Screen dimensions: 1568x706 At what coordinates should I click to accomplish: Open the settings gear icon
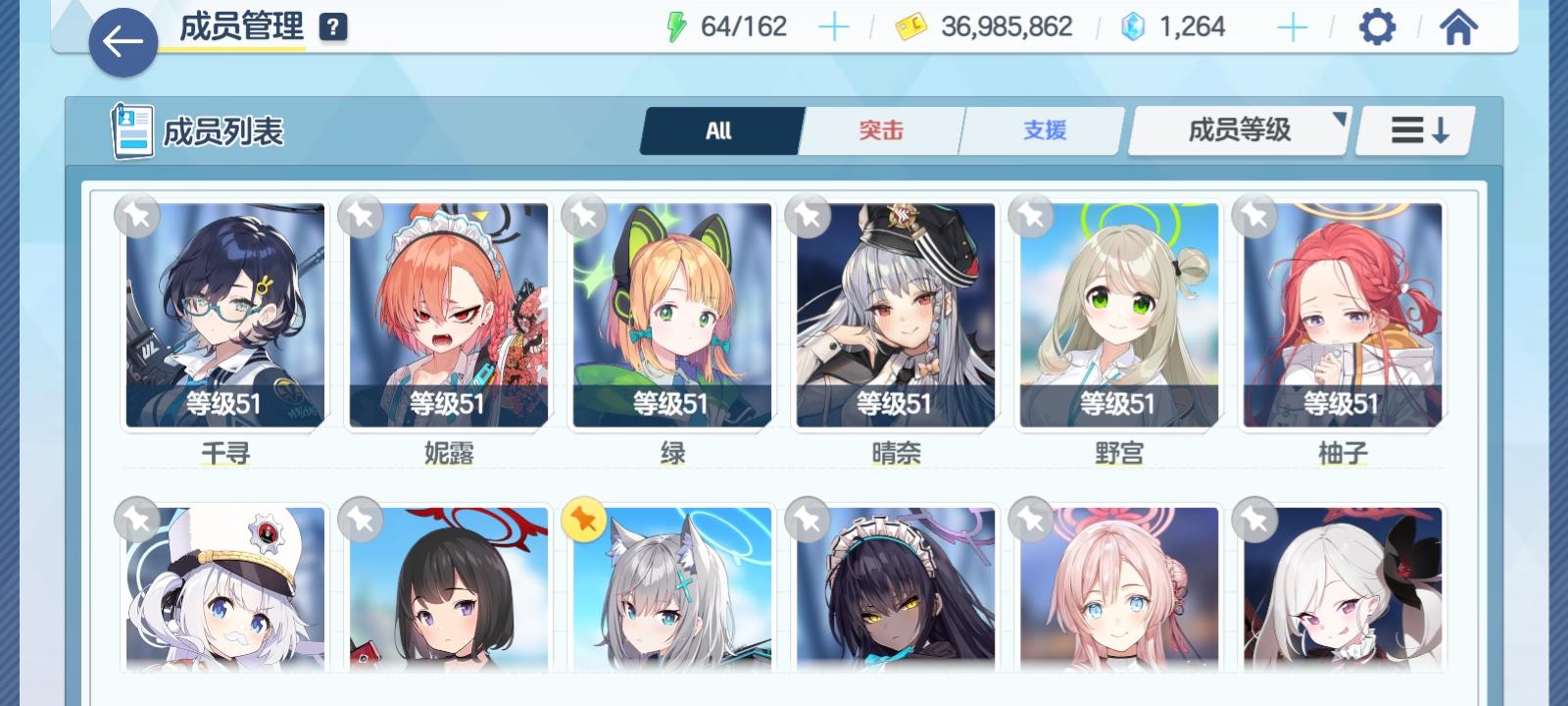point(1378,26)
